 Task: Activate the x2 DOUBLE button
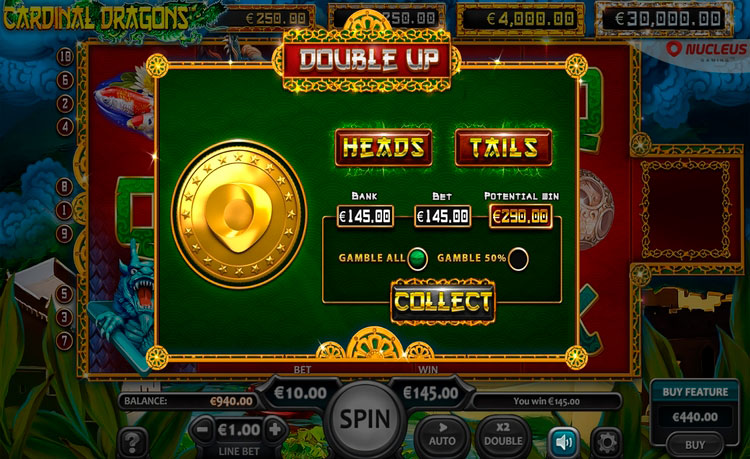coord(504,433)
